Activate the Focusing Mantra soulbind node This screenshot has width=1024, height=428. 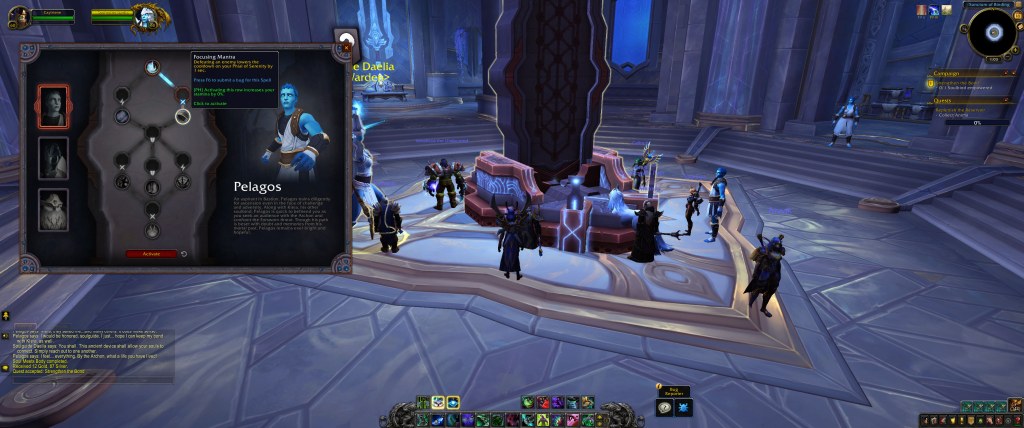[182, 115]
